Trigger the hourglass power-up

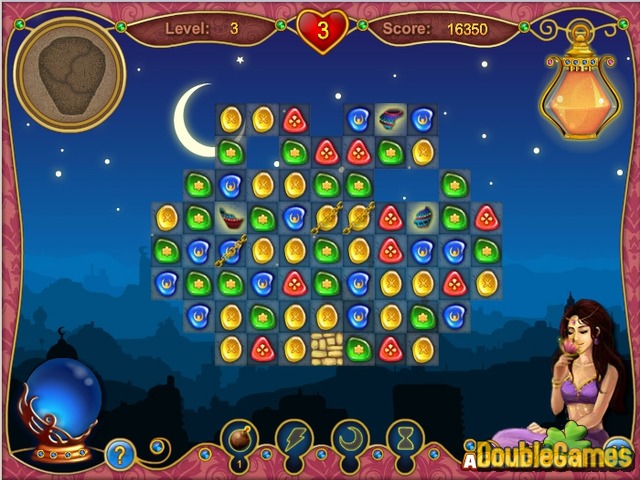[406, 438]
